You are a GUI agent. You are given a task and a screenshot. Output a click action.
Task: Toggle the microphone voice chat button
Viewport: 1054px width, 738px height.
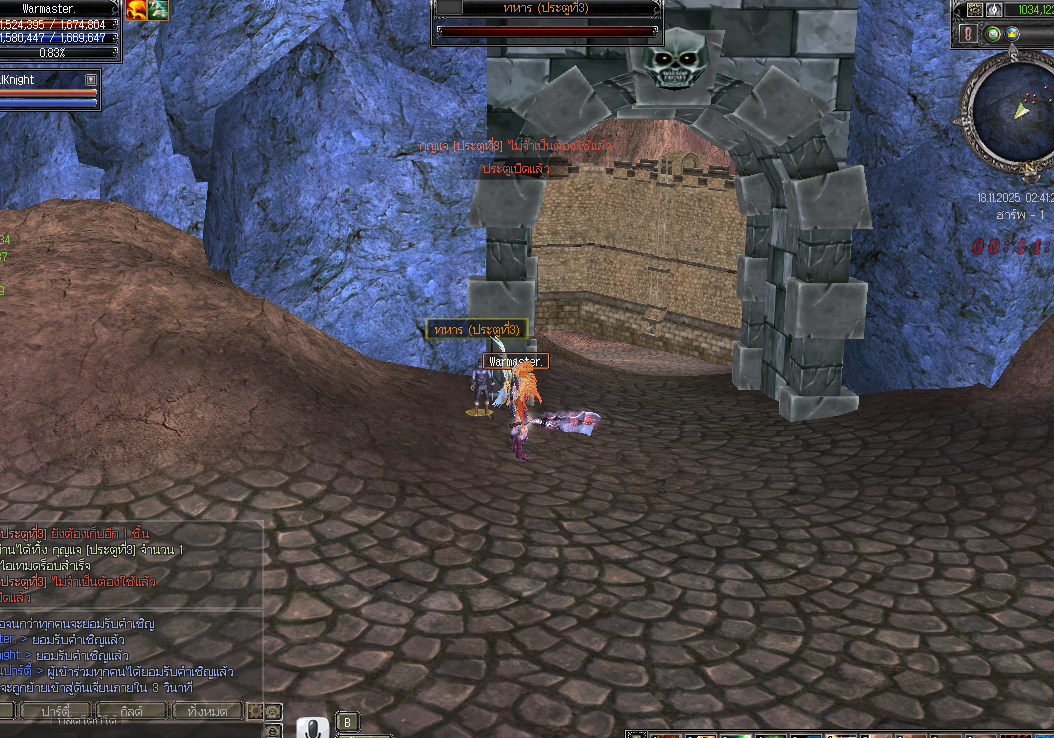click(312, 729)
